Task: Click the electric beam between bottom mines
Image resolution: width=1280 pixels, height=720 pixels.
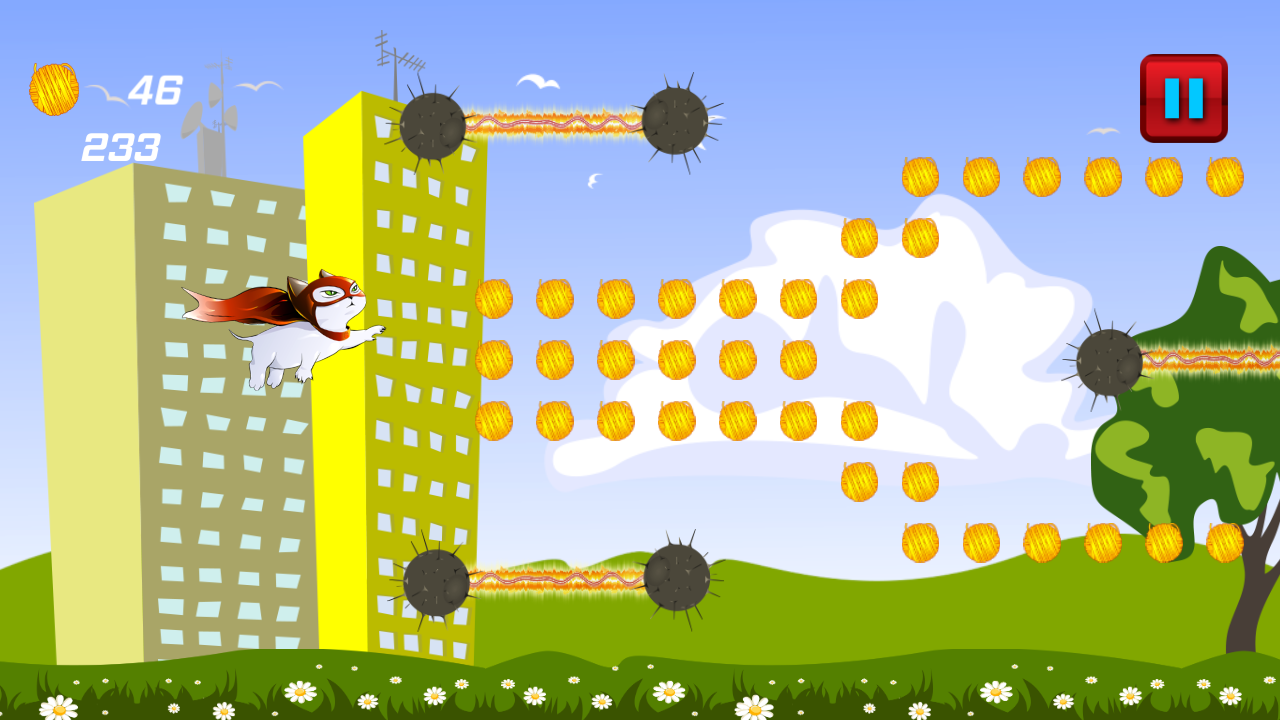Action: point(555,578)
